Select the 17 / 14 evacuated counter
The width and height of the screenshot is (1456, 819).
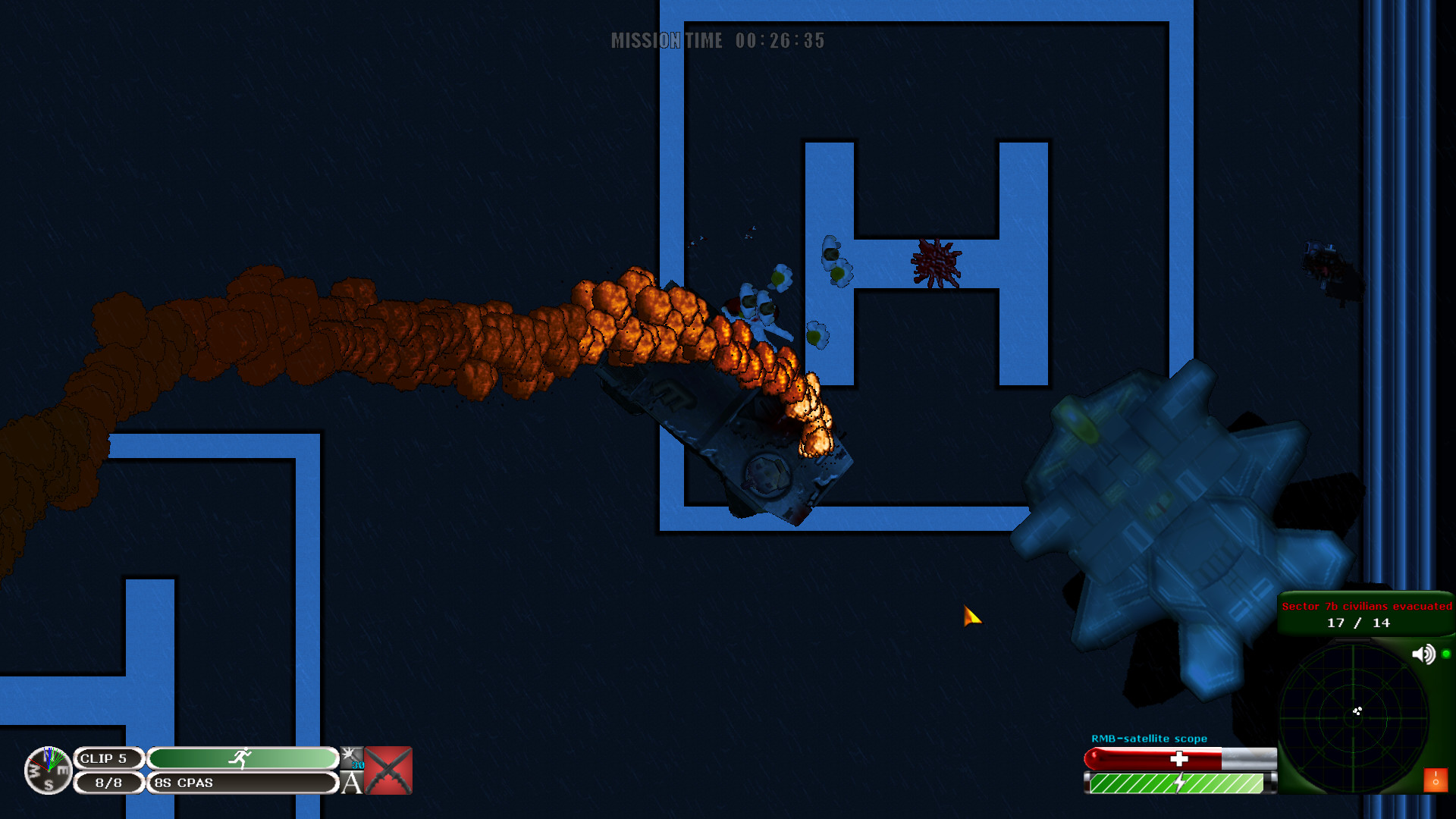(1360, 622)
